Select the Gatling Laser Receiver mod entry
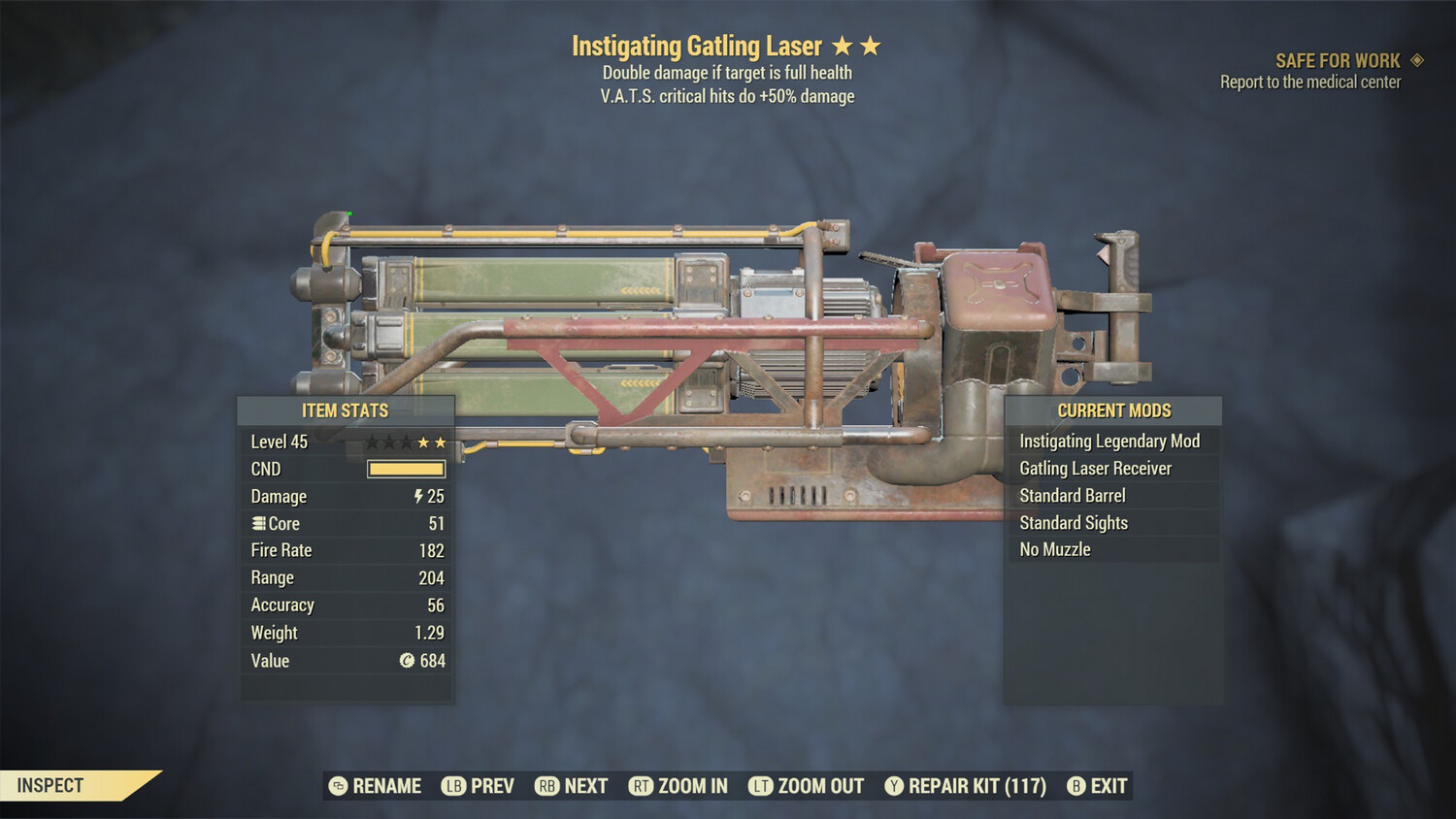This screenshot has width=1456, height=819. point(1098,468)
